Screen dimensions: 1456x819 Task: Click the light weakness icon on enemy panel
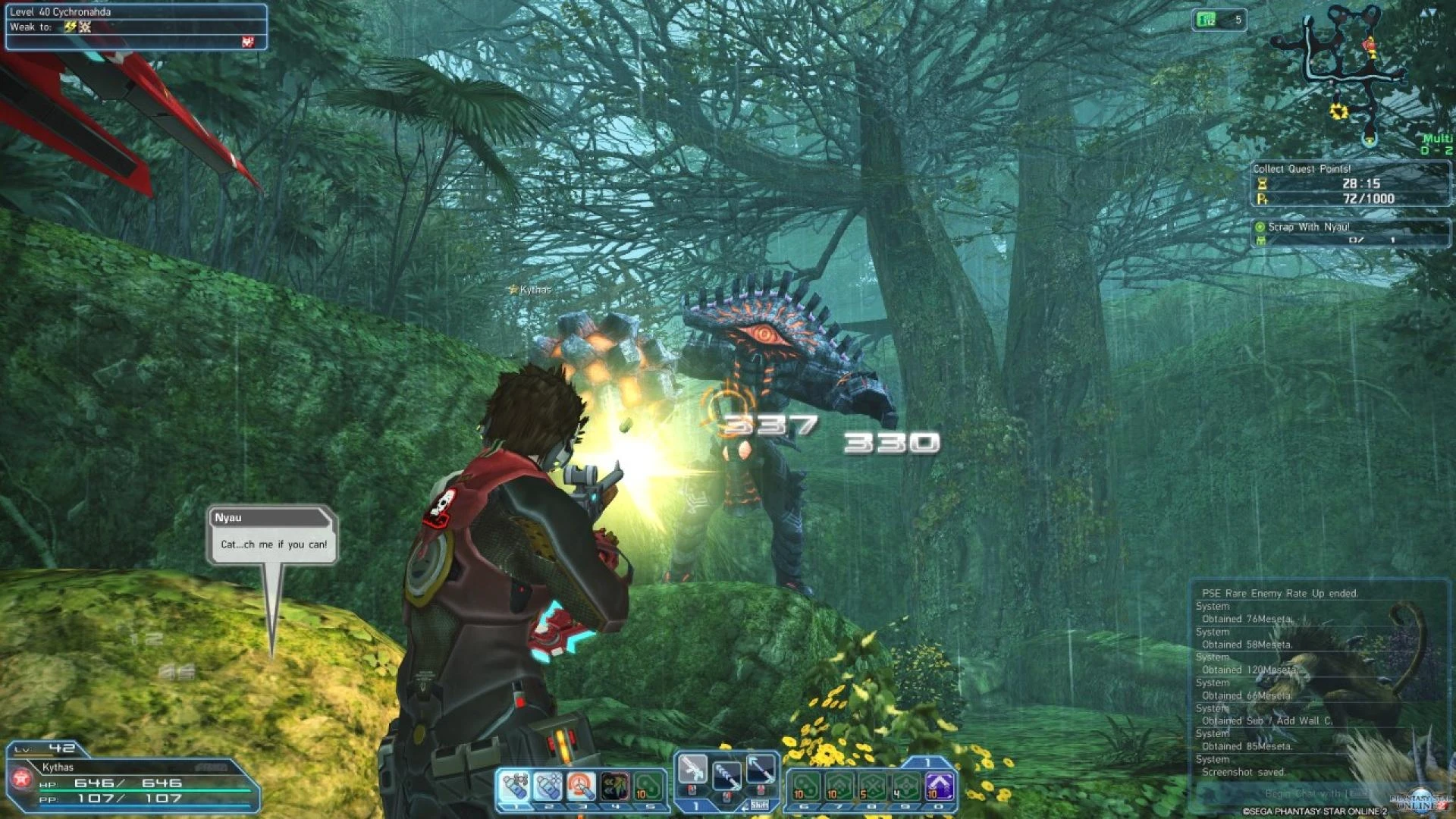click(85, 27)
